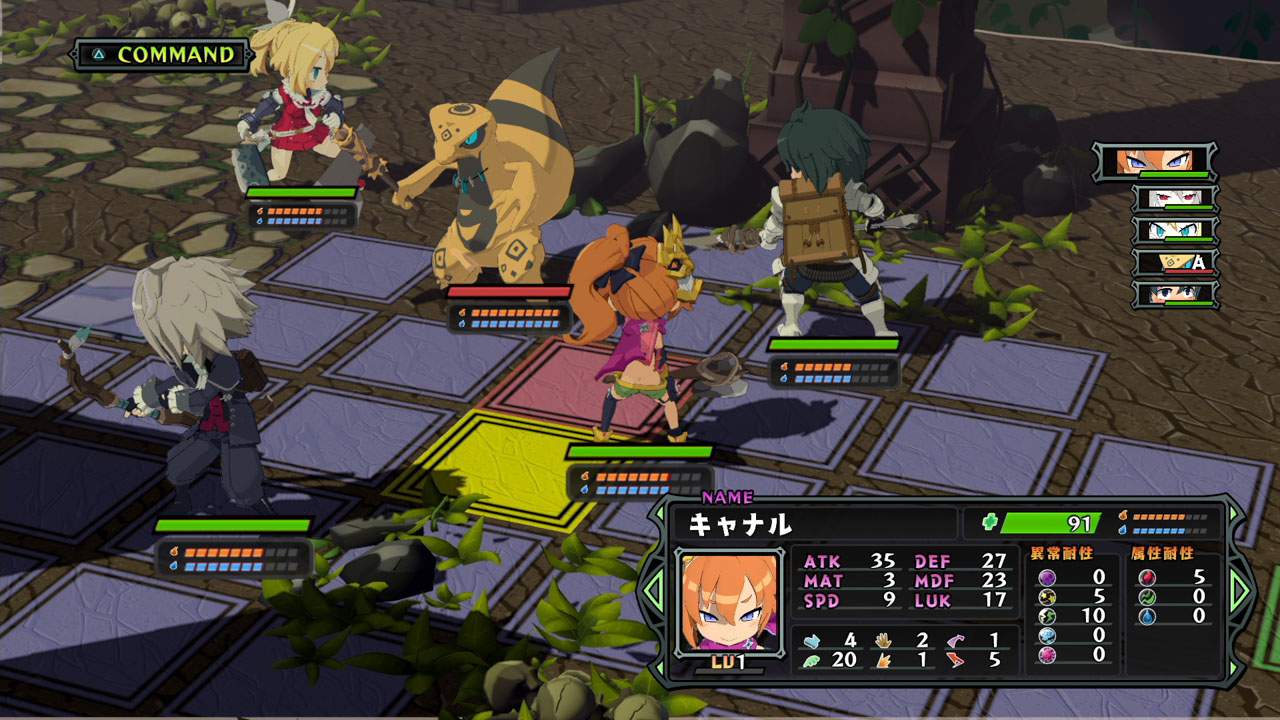Screen dimensions: 1280x720
Task: Select the charm resistance pink orb icon
Action: click(x=1046, y=656)
